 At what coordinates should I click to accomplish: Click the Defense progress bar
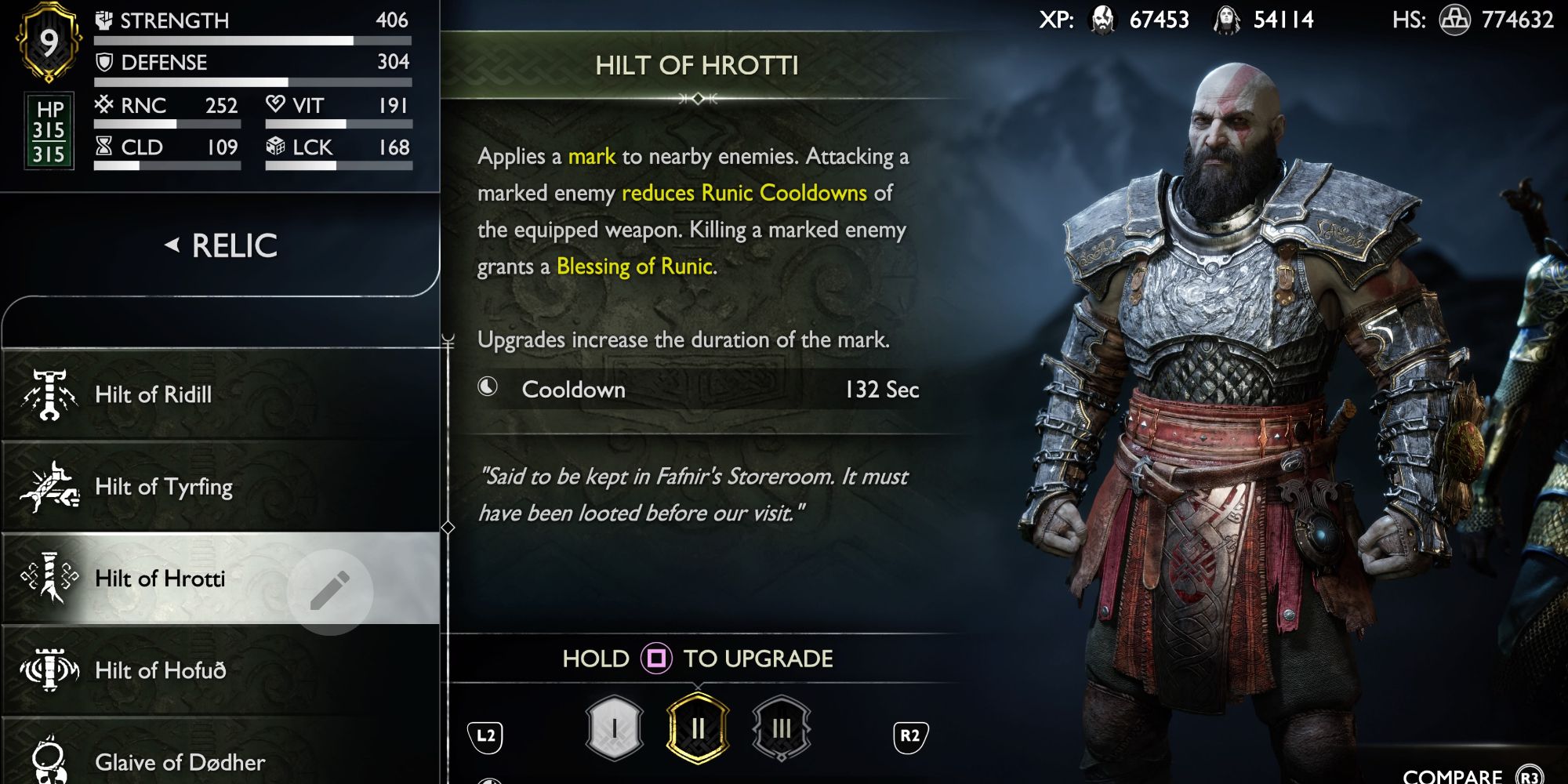click(x=251, y=81)
